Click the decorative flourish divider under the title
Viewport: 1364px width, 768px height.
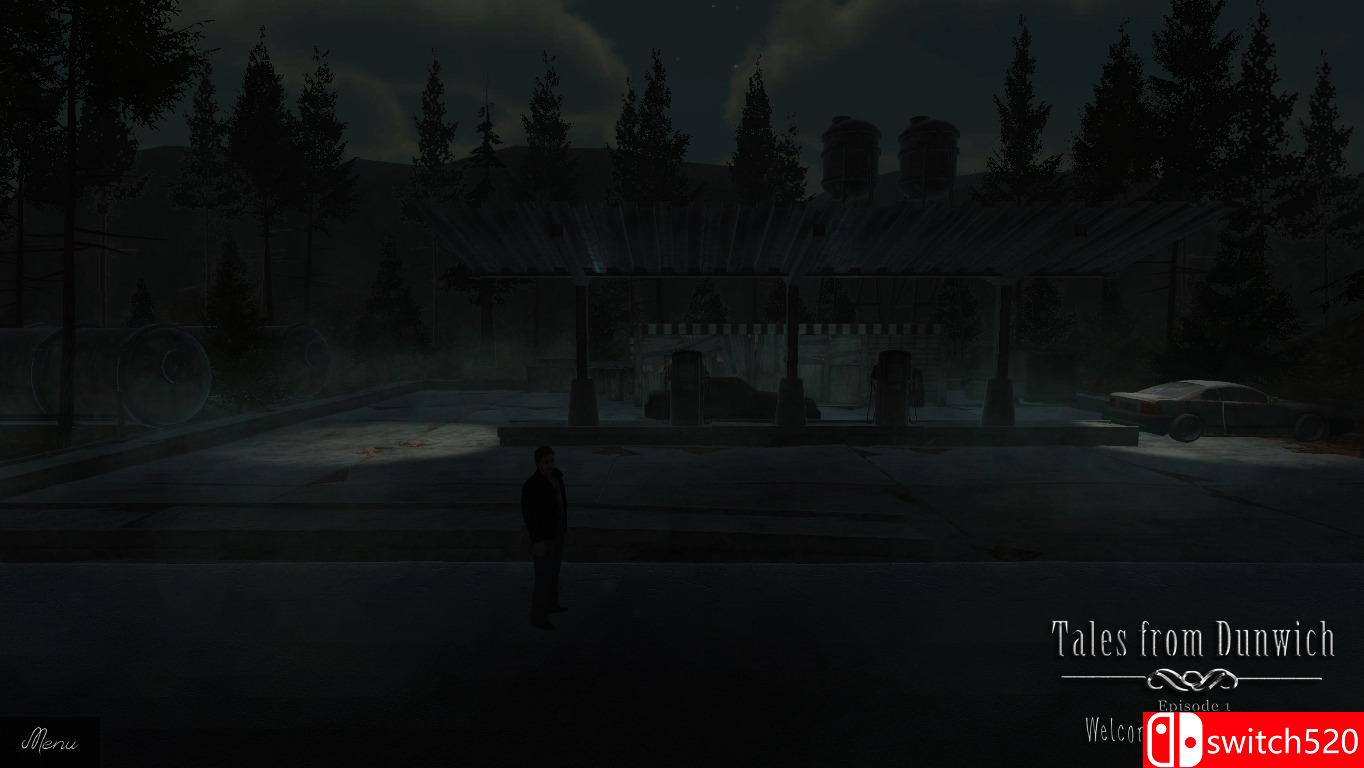pos(1196,677)
